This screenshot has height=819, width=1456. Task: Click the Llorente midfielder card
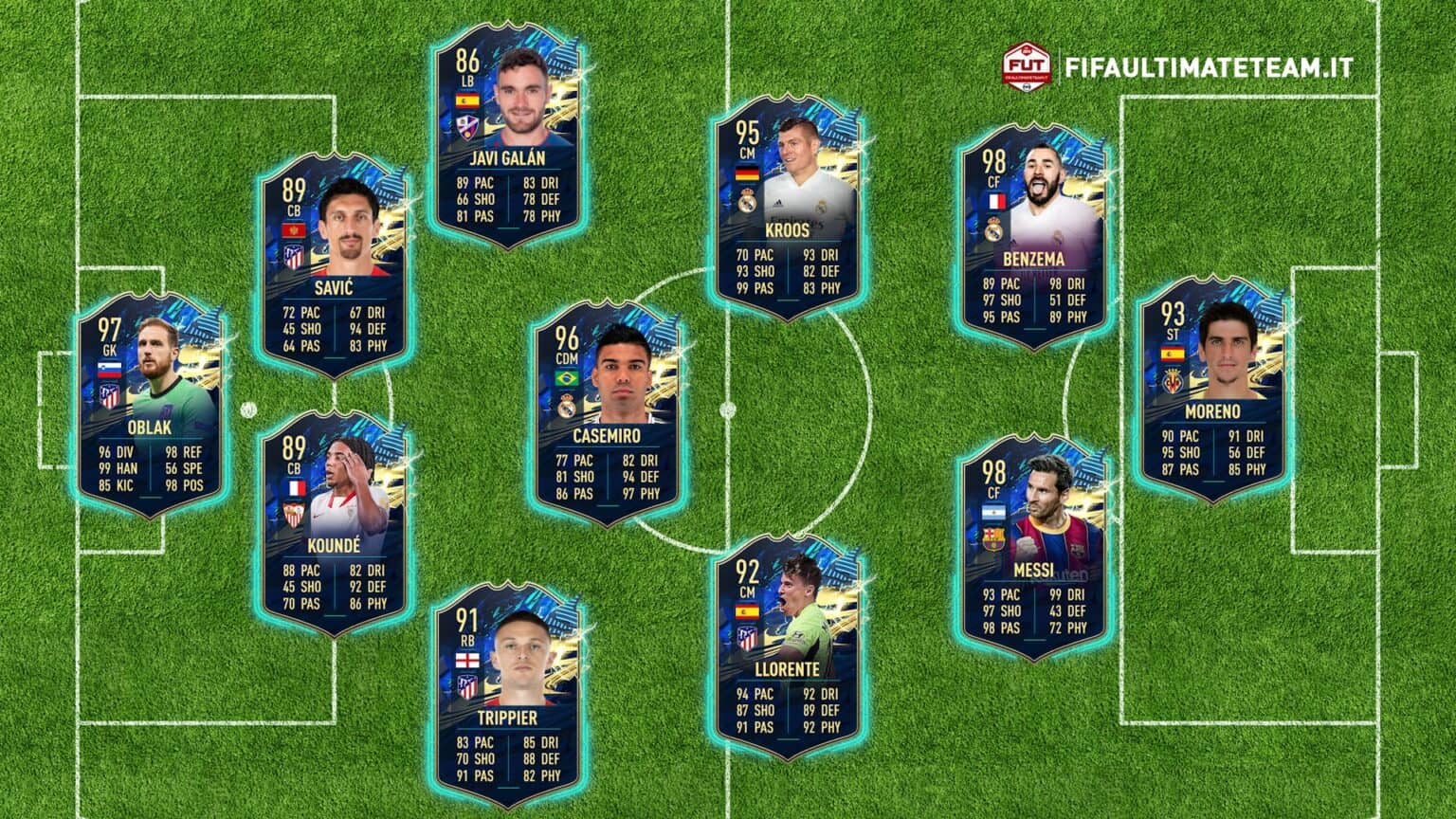(x=788, y=647)
